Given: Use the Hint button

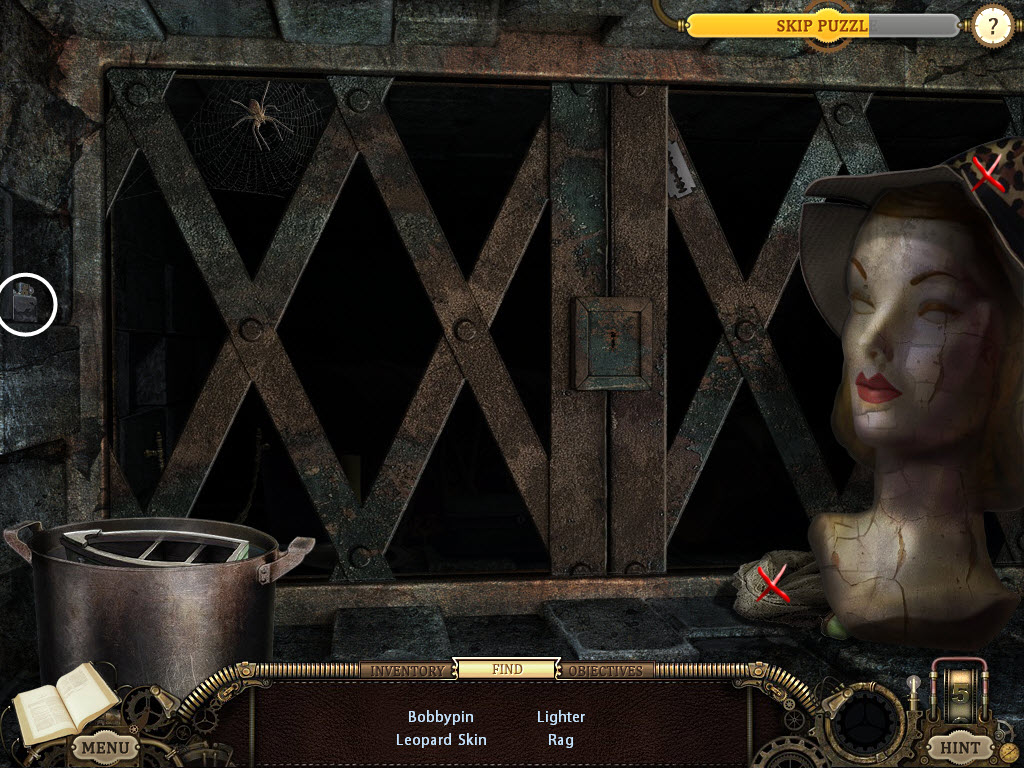Looking at the screenshot, I should (959, 746).
